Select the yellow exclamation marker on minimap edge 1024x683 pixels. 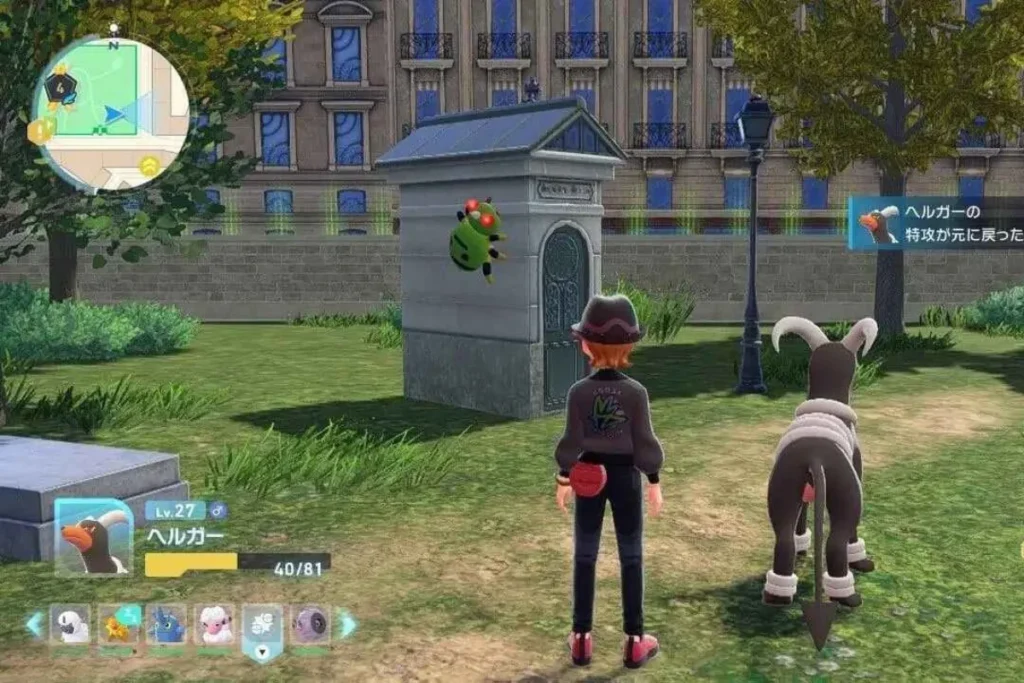coord(41,130)
